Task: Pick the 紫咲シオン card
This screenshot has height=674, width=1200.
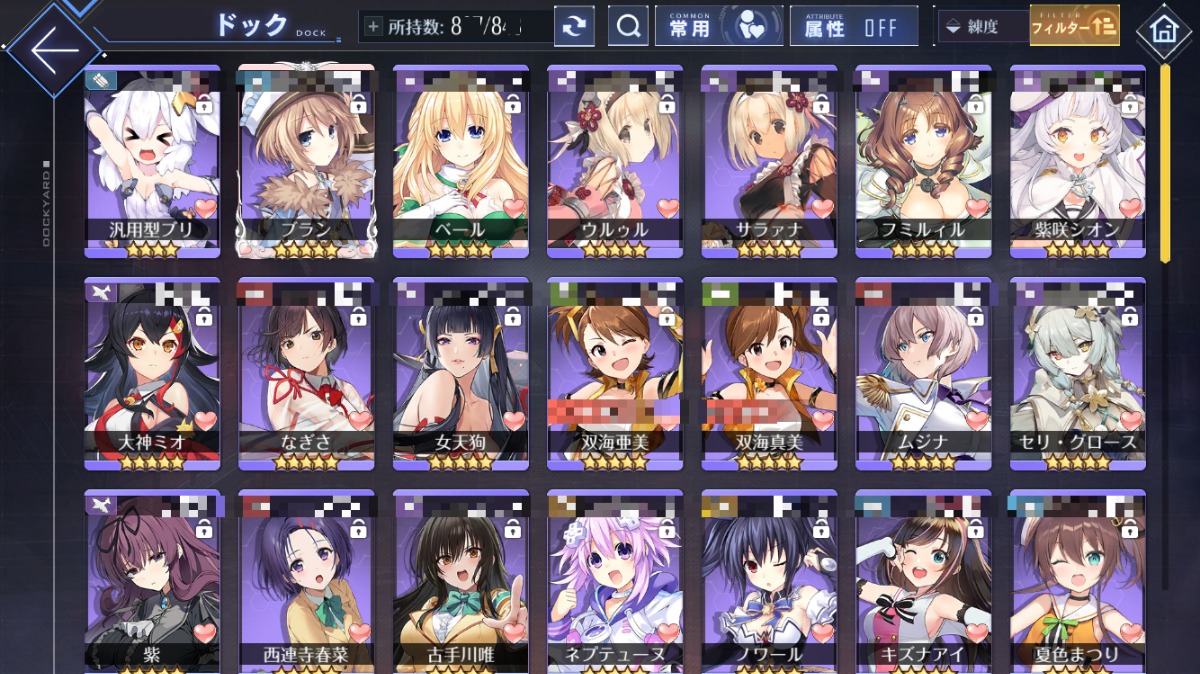Action: [x=1077, y=160]
